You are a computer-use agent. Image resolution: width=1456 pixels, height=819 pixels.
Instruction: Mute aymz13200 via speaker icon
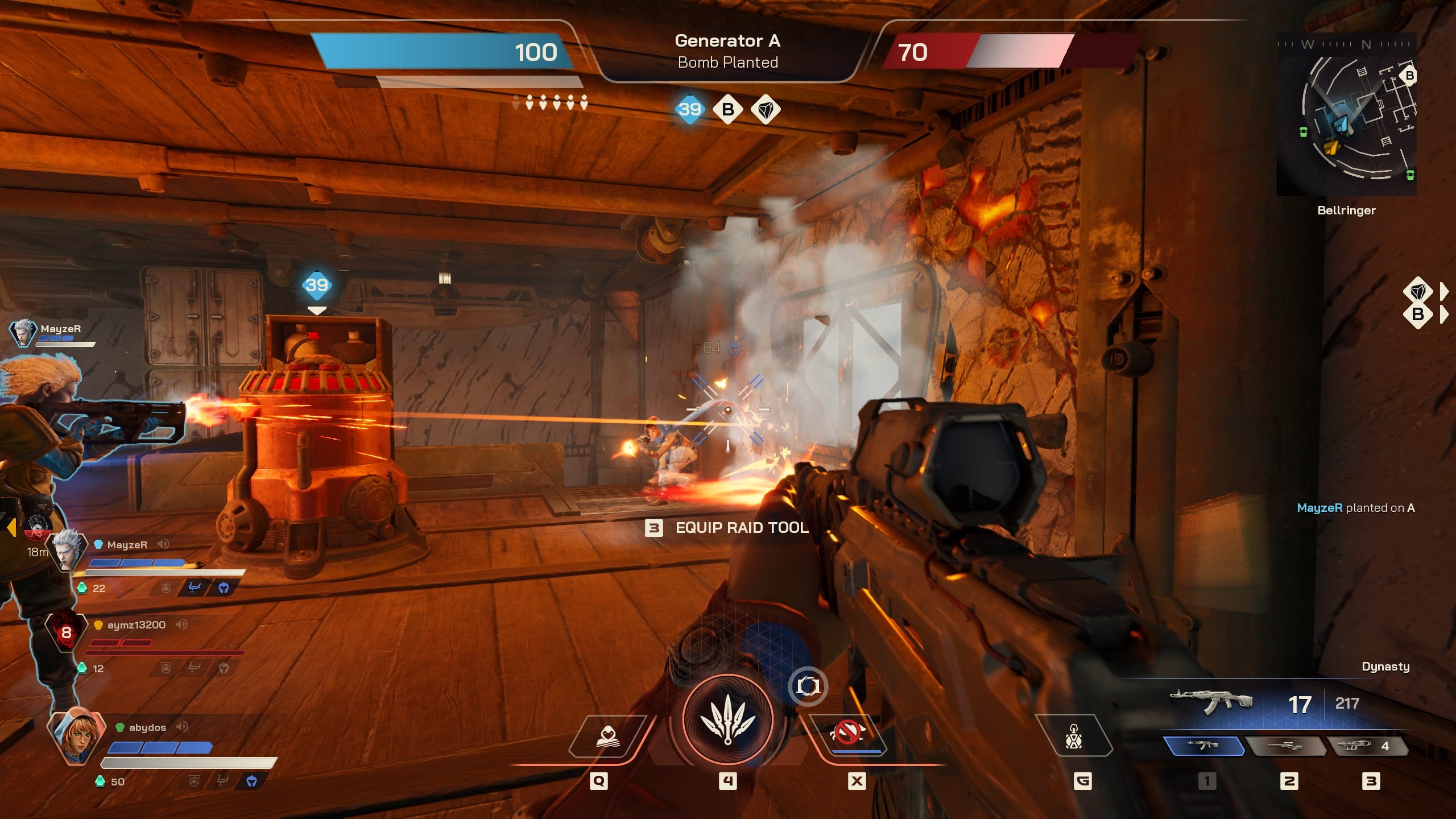pyautogui.click(x=181, y=624)
